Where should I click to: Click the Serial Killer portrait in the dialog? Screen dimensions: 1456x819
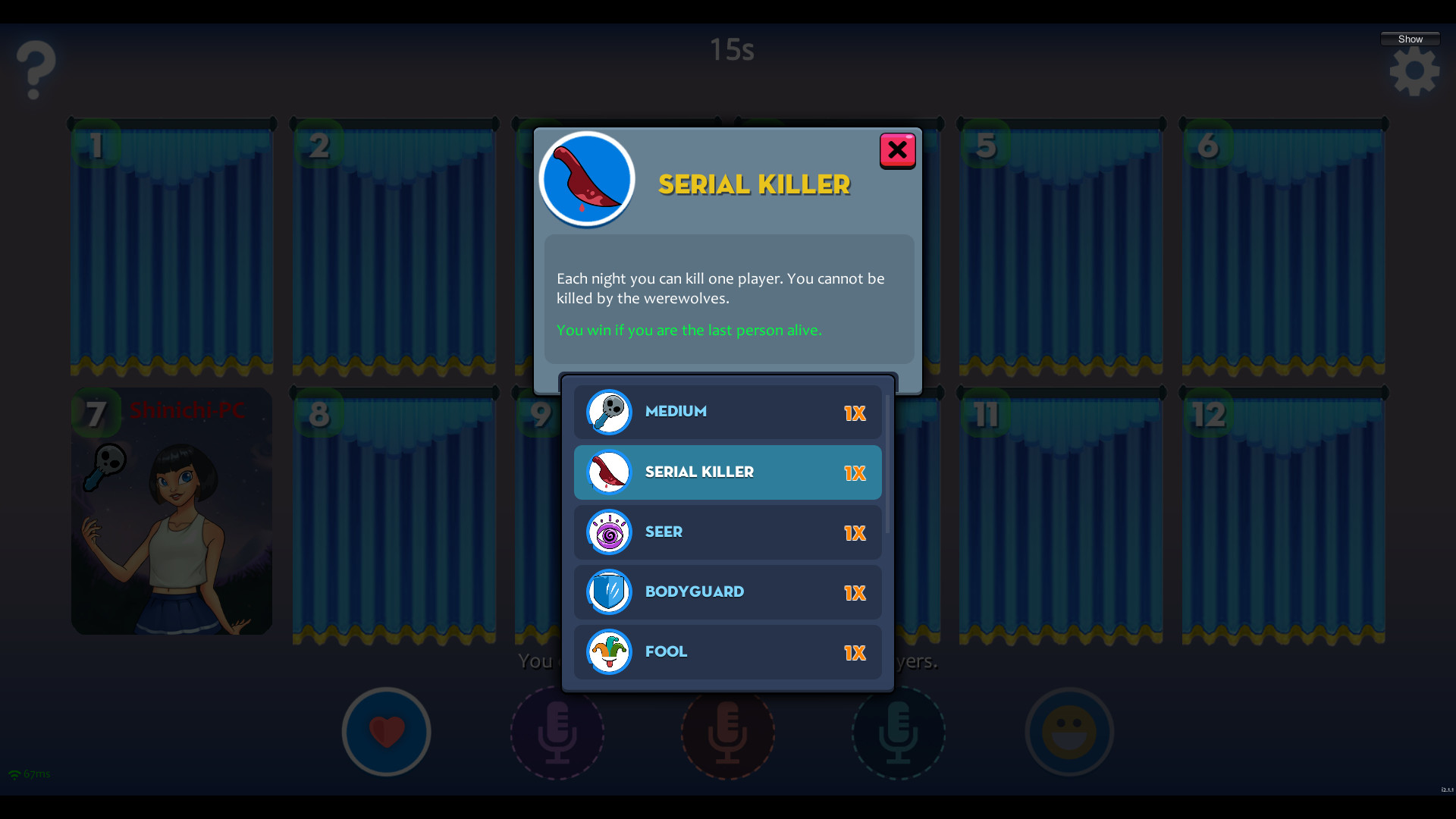586,179
